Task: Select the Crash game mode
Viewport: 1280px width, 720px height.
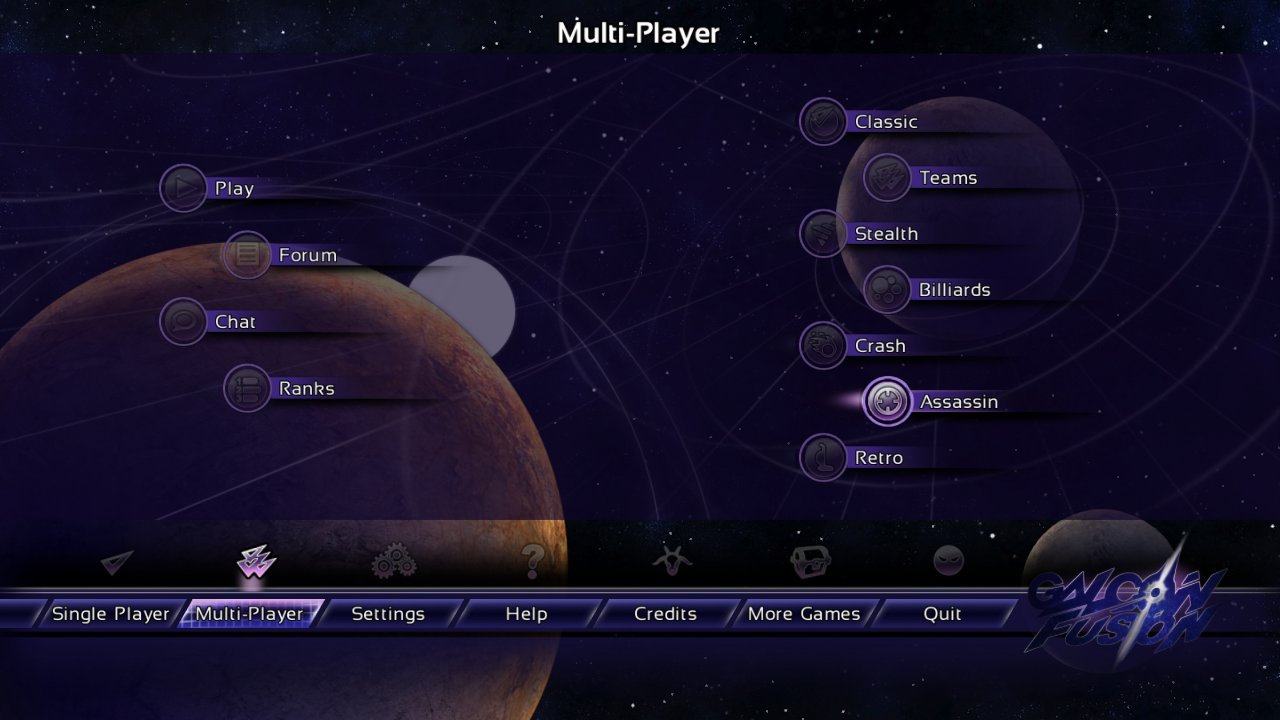Action: coord(879,346)
